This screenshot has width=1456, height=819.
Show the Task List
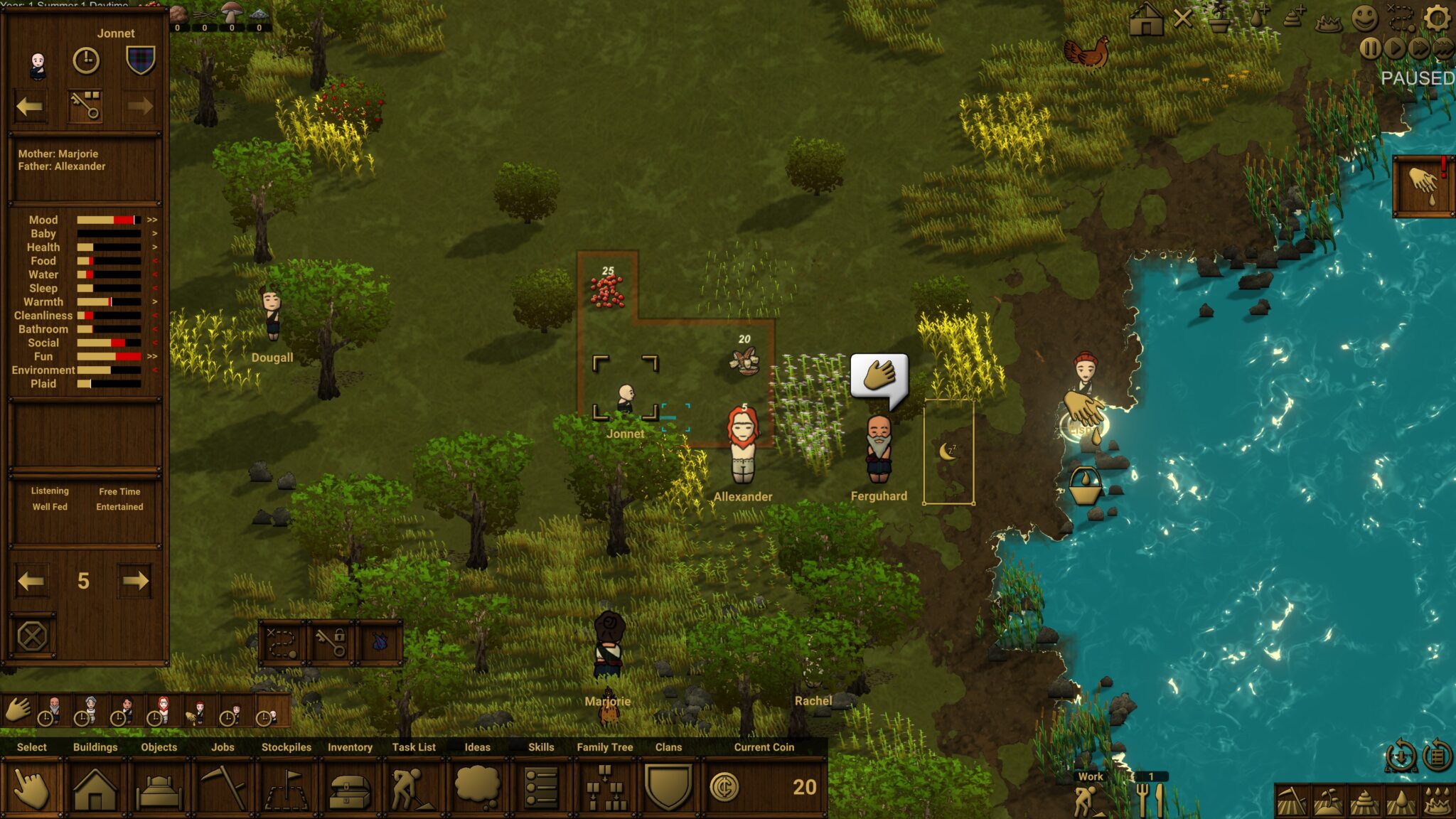[413, 788]
